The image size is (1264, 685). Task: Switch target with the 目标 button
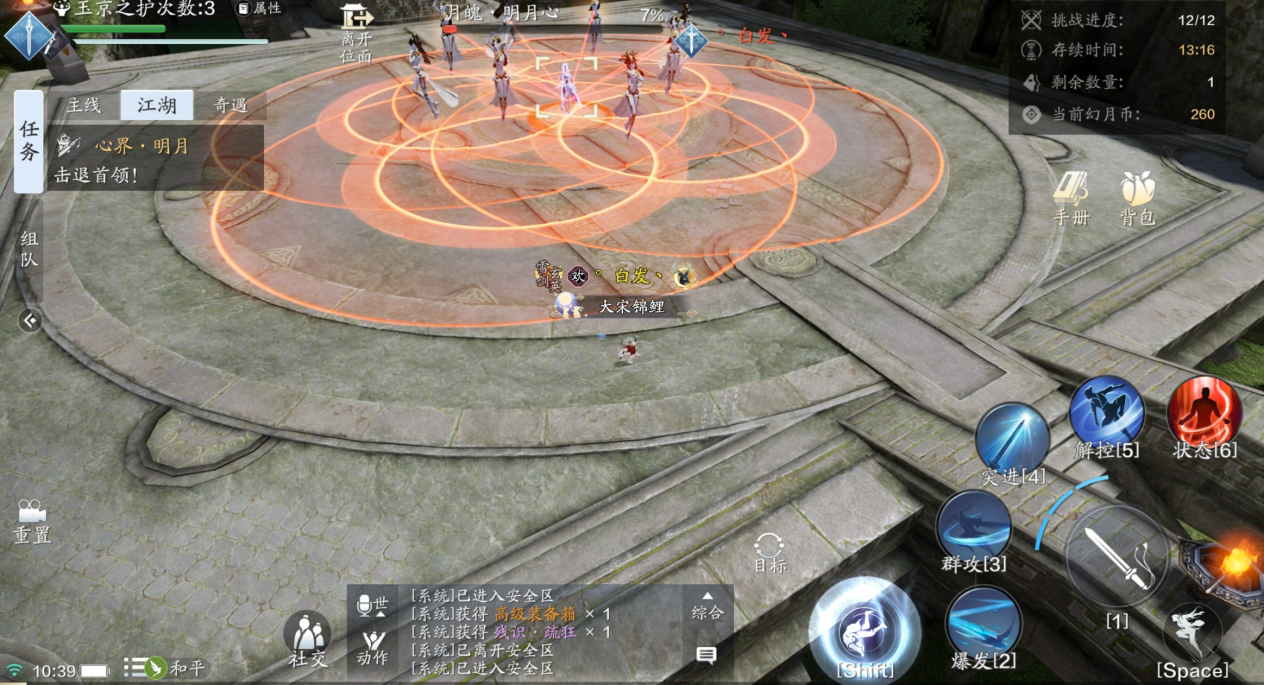pos(769,553)
